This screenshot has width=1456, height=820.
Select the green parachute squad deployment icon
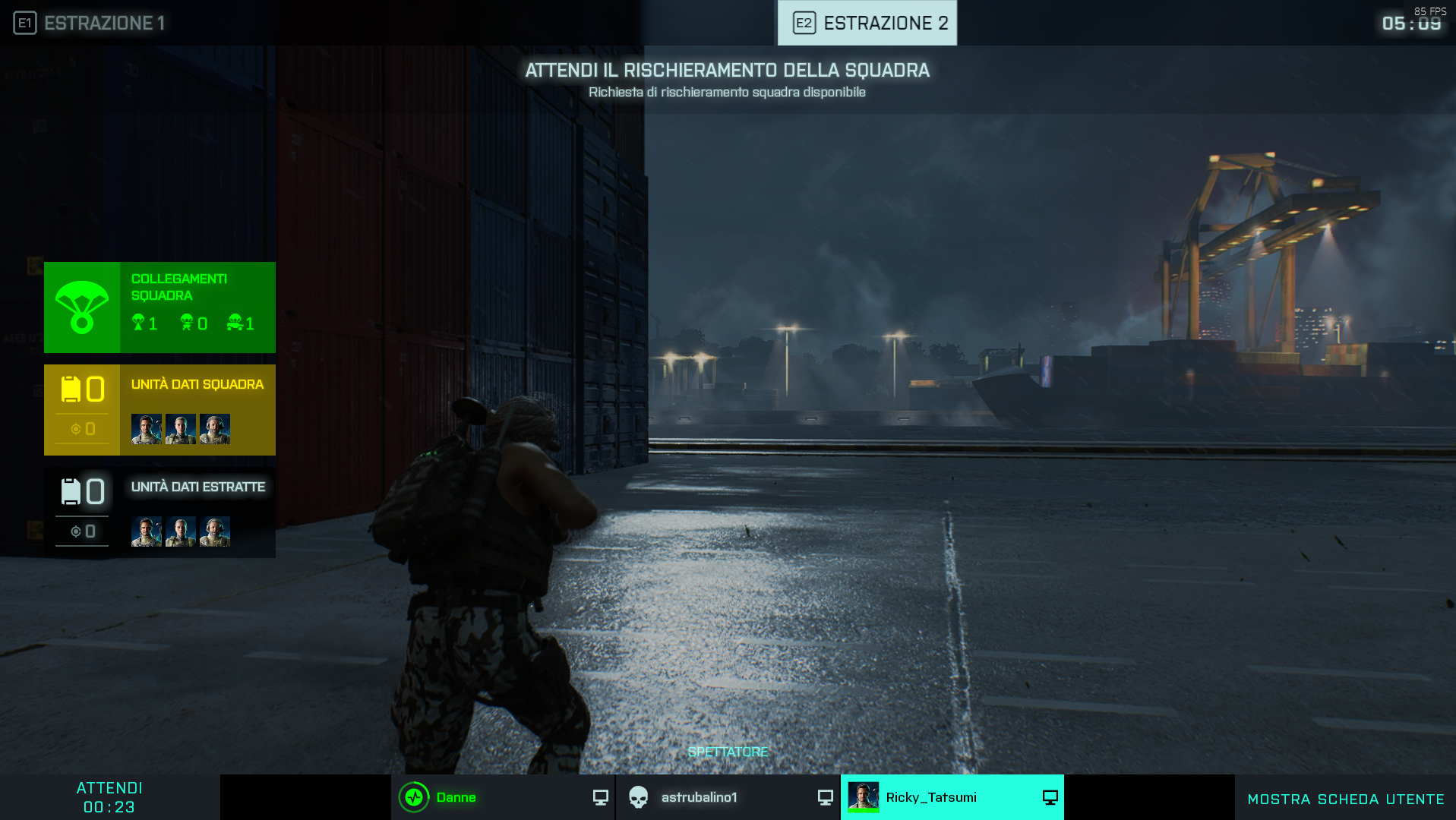pos(81,307)
